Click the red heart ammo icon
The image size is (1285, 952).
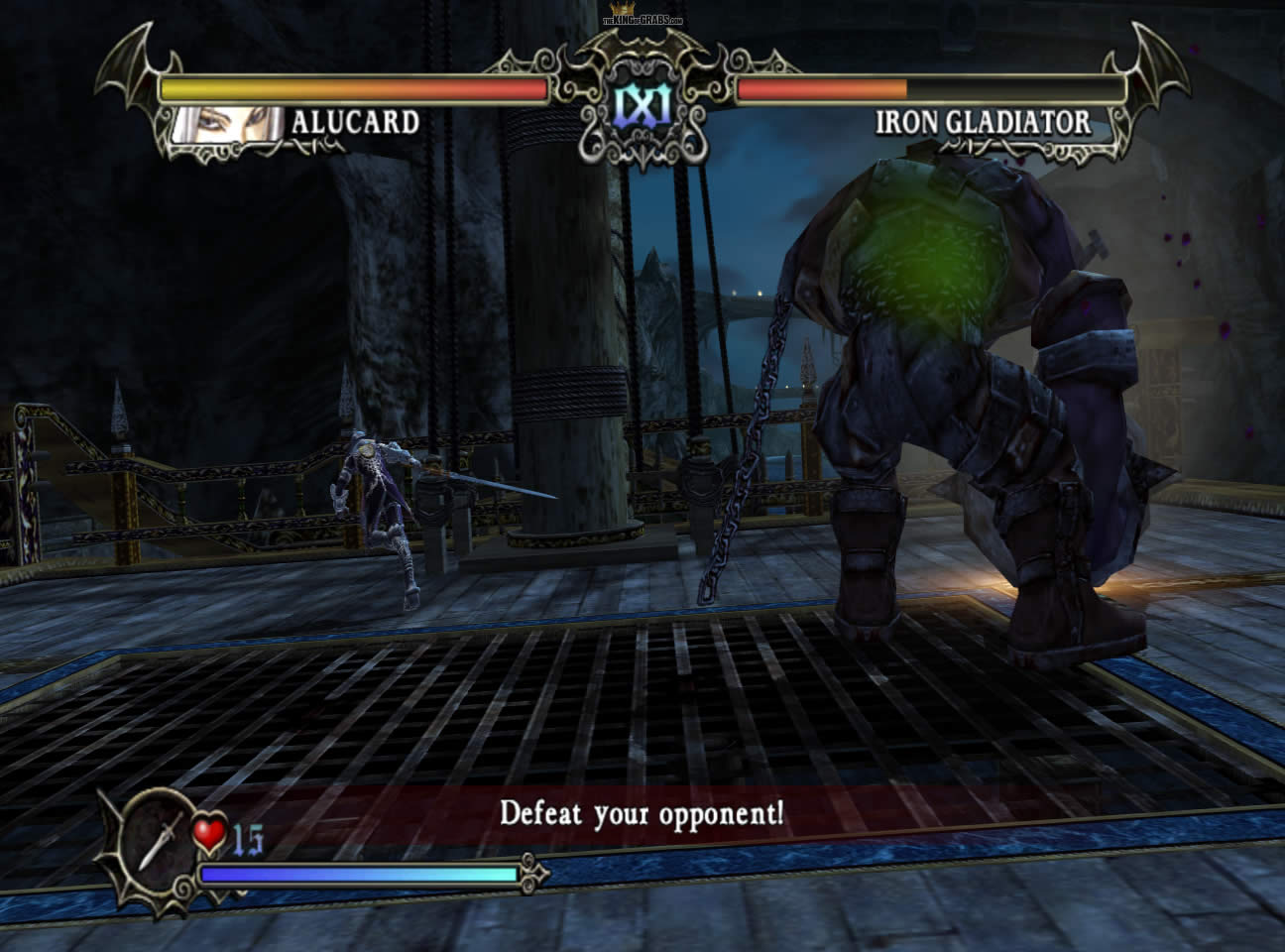point(209,834)
